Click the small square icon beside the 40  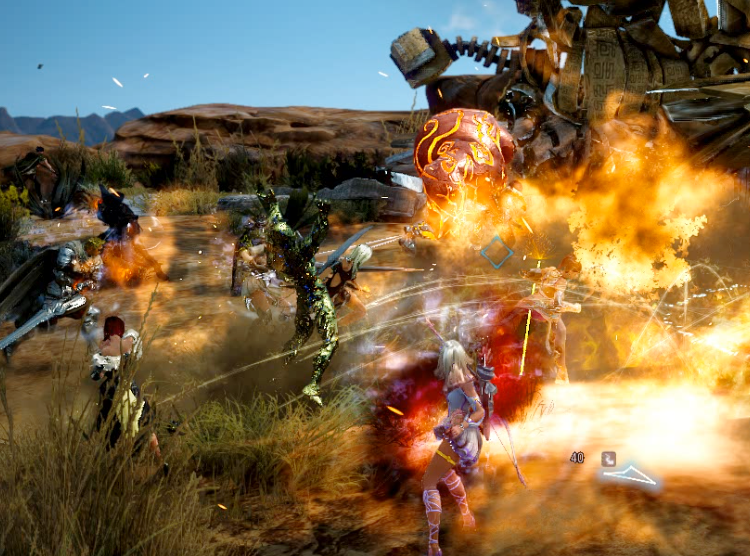click(x=607, y=458)
